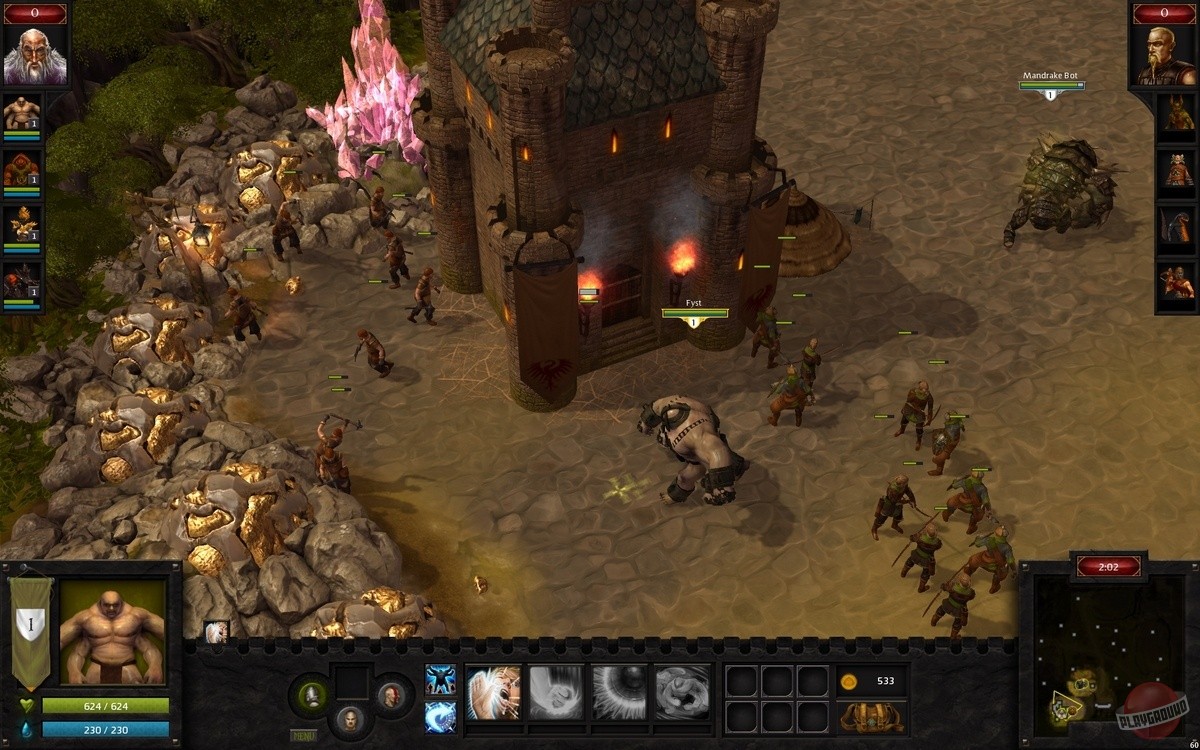This screenshot has height=750, width=1200.
Task: View the enemy bald bearded commander portrait
Action: click(1164, 56)
